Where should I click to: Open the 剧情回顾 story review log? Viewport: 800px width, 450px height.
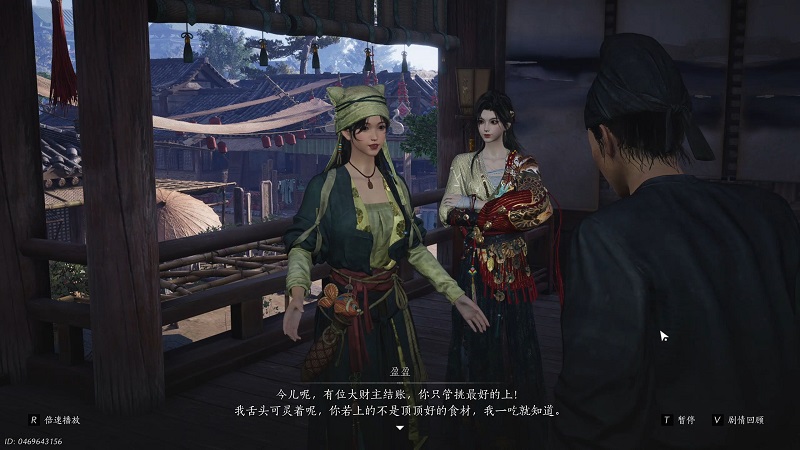[744, 420]
